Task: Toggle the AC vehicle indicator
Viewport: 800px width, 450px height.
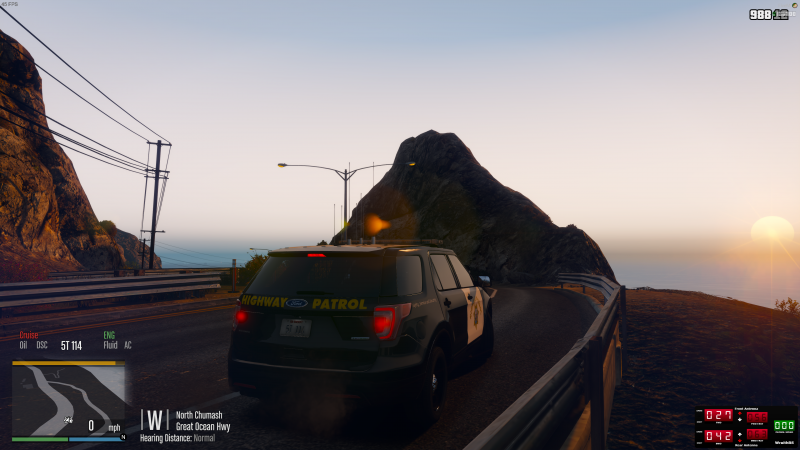Action: [128, 346]
